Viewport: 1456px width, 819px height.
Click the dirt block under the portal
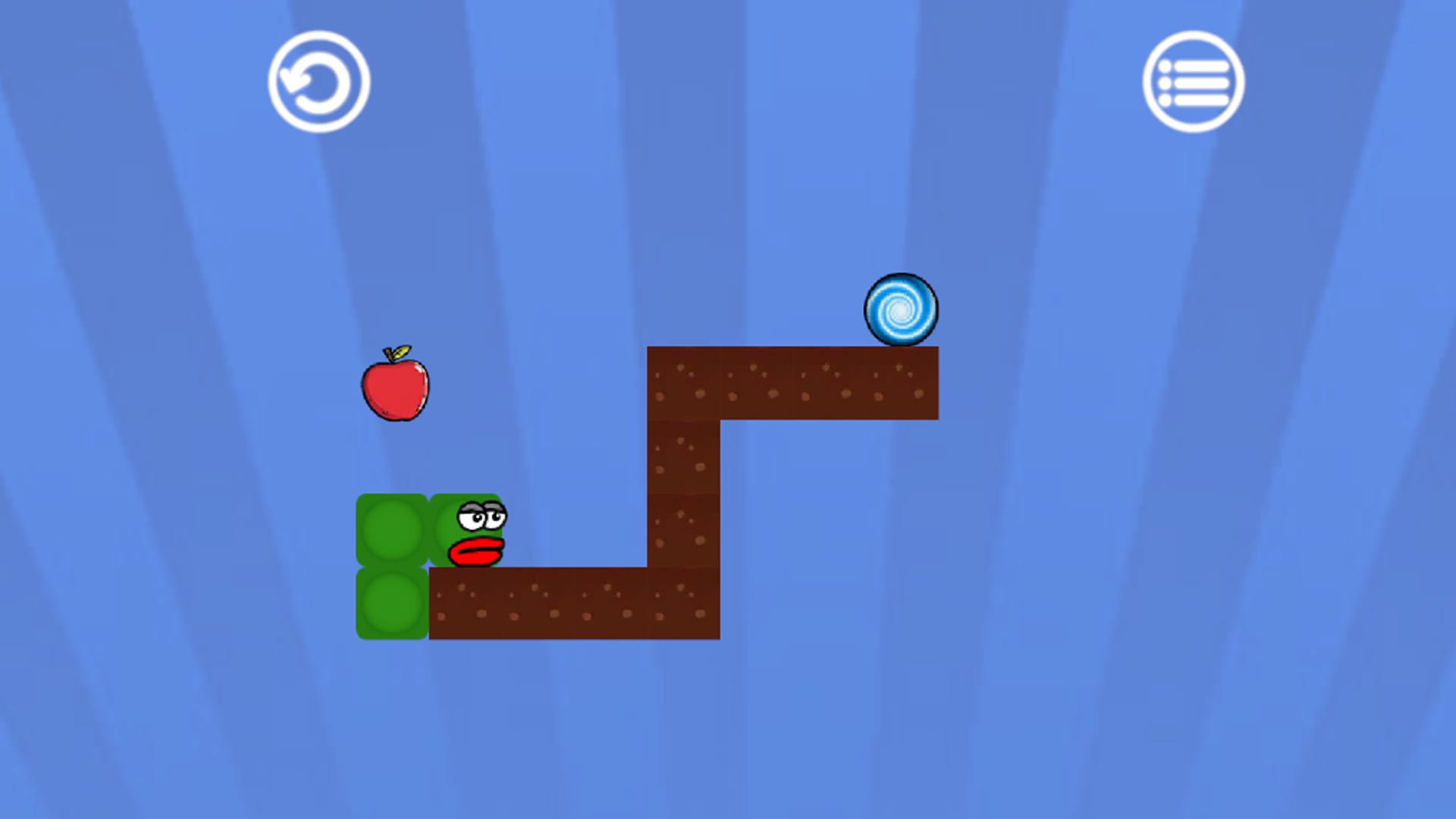(x=902, y=383)
